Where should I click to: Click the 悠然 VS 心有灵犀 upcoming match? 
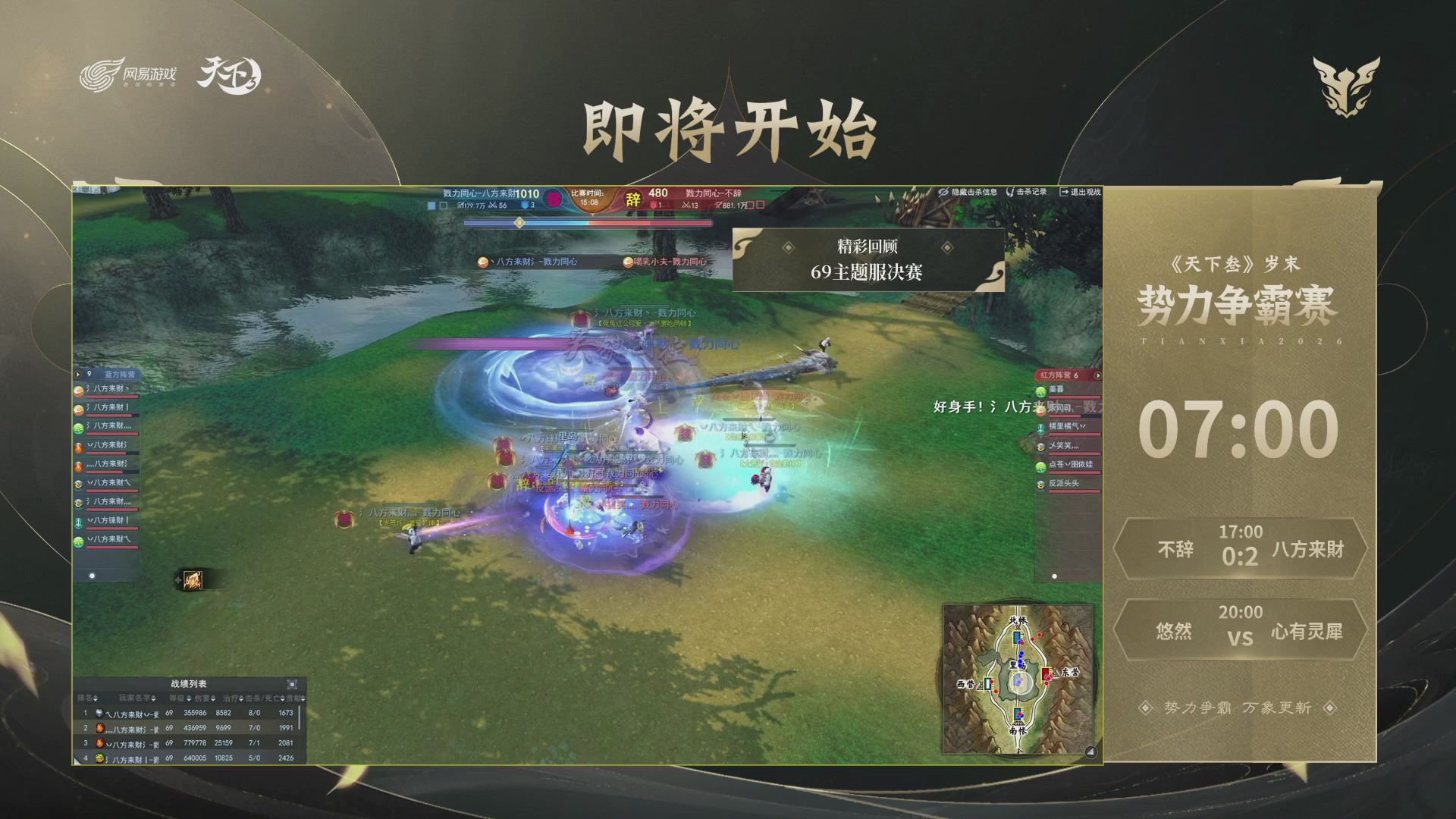click(x=1241, y=630)
